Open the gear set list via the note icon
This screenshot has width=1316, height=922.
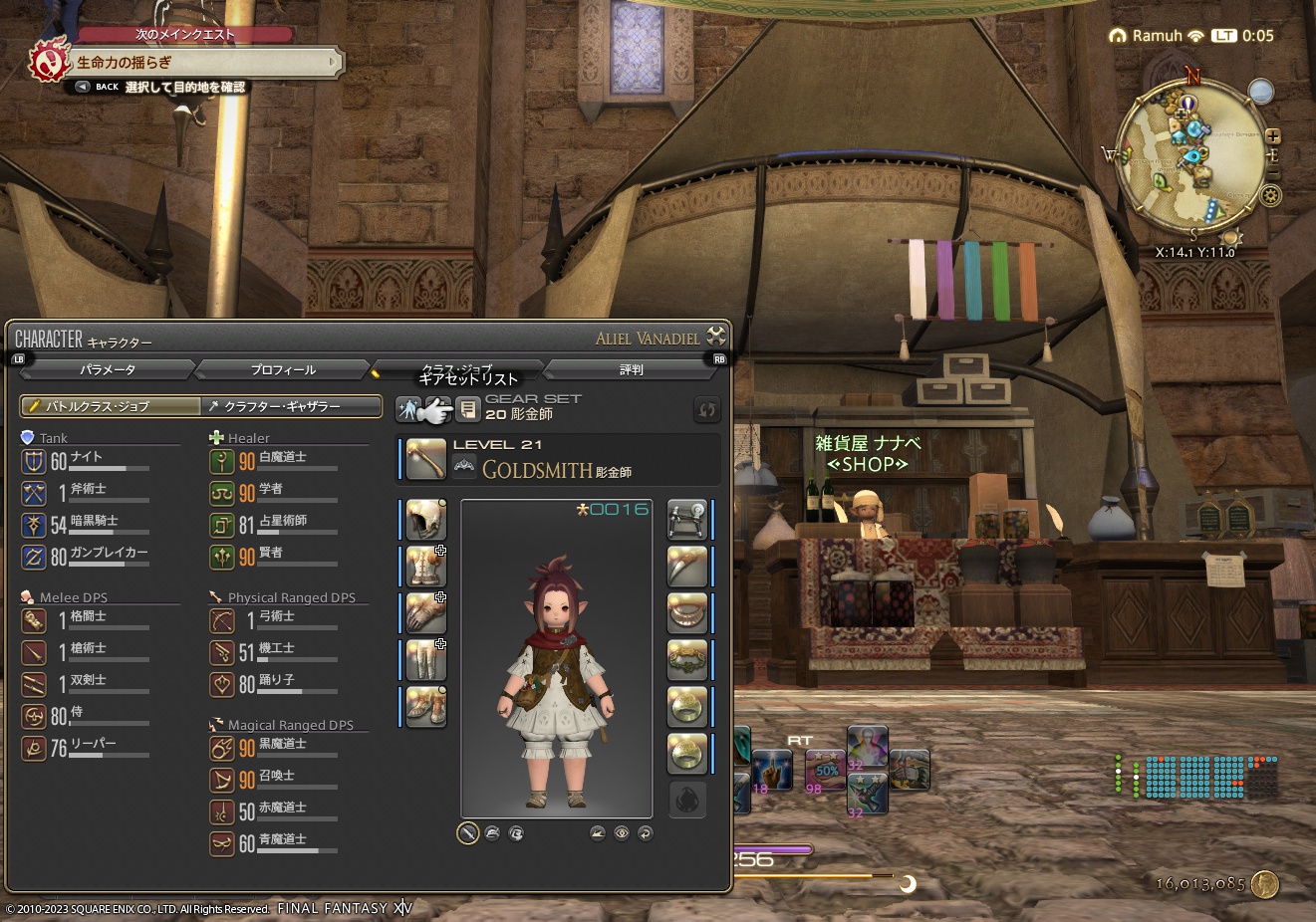click(467, 408)
